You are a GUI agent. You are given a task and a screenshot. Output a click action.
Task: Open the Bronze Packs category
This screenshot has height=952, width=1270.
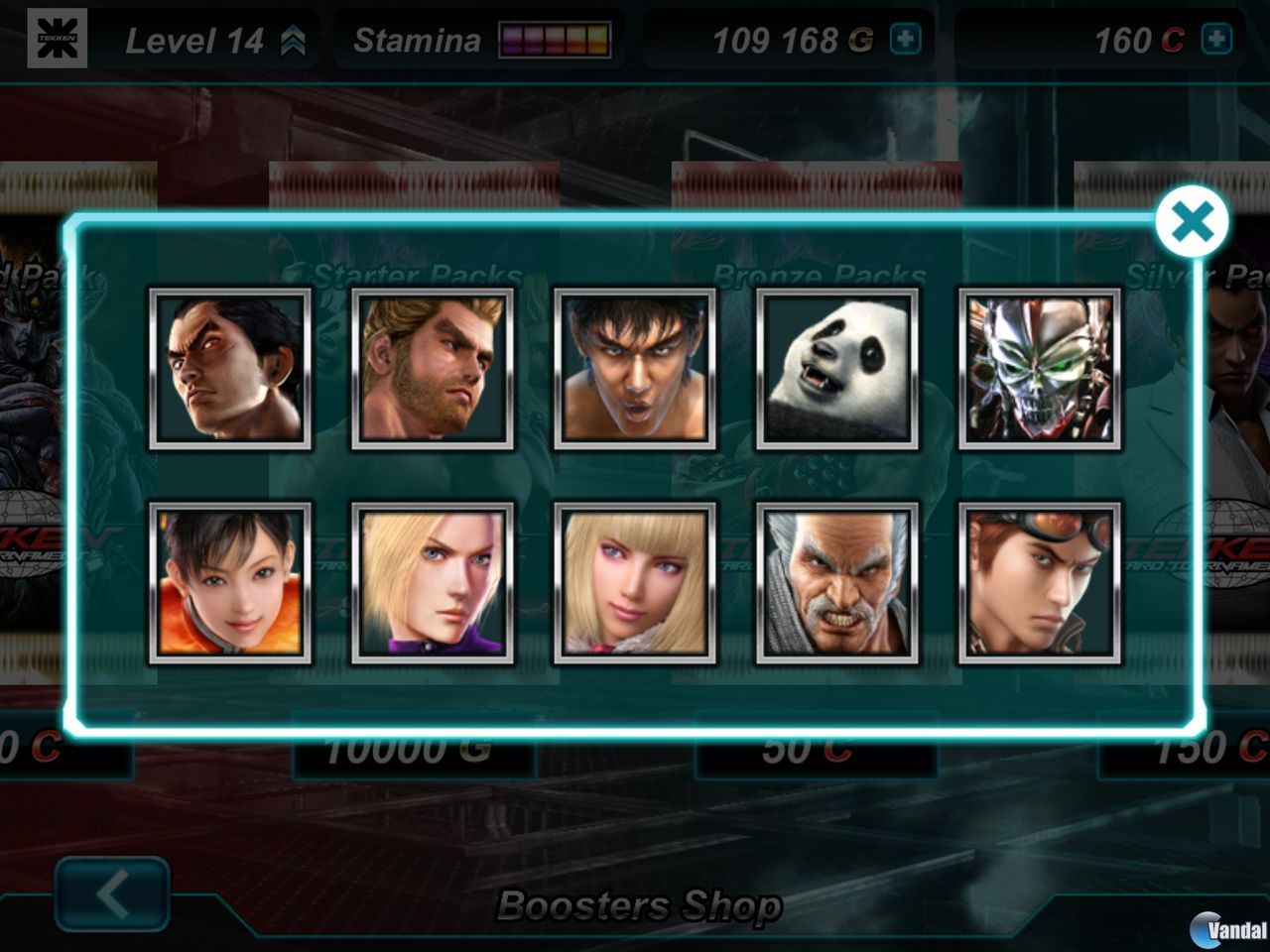tap(817, 275)
